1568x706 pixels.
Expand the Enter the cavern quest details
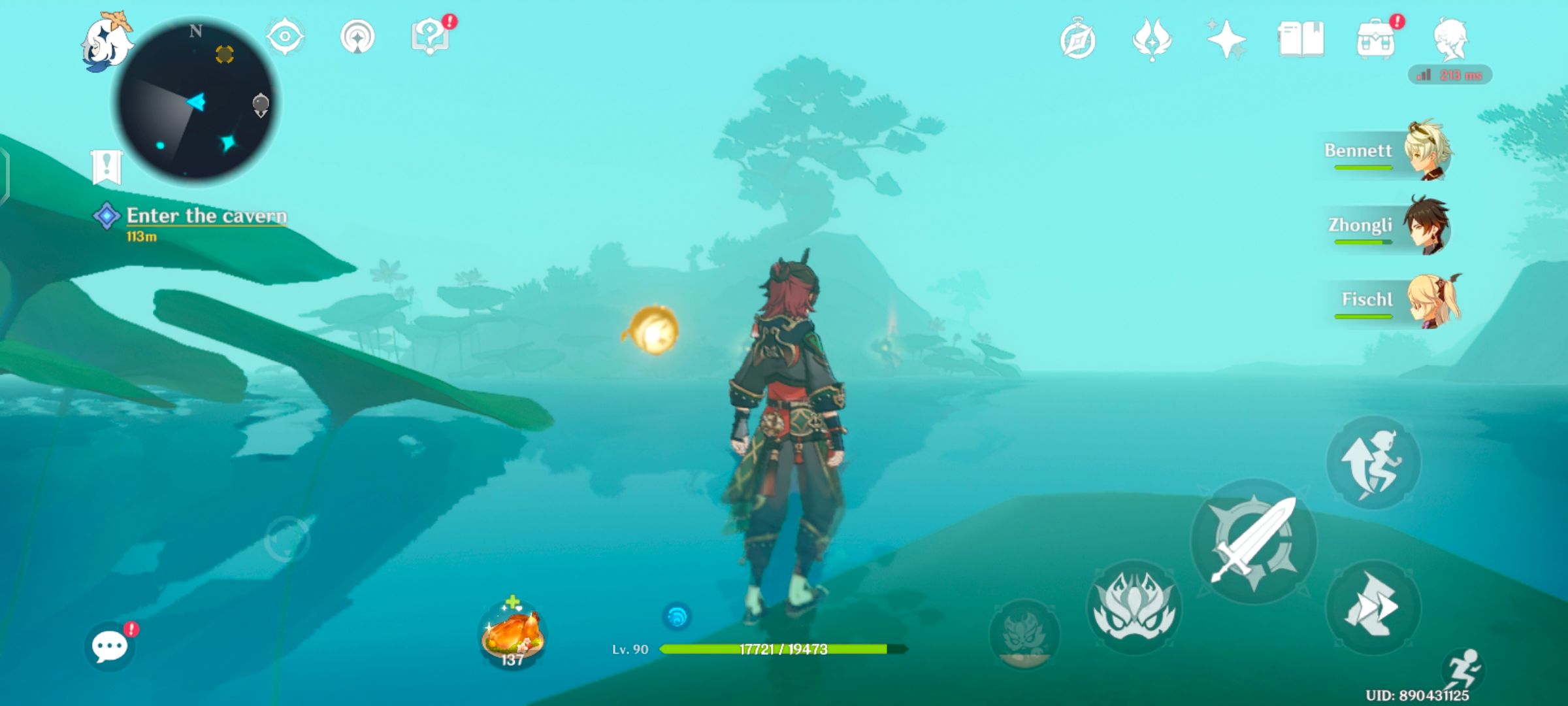[206, 216]
